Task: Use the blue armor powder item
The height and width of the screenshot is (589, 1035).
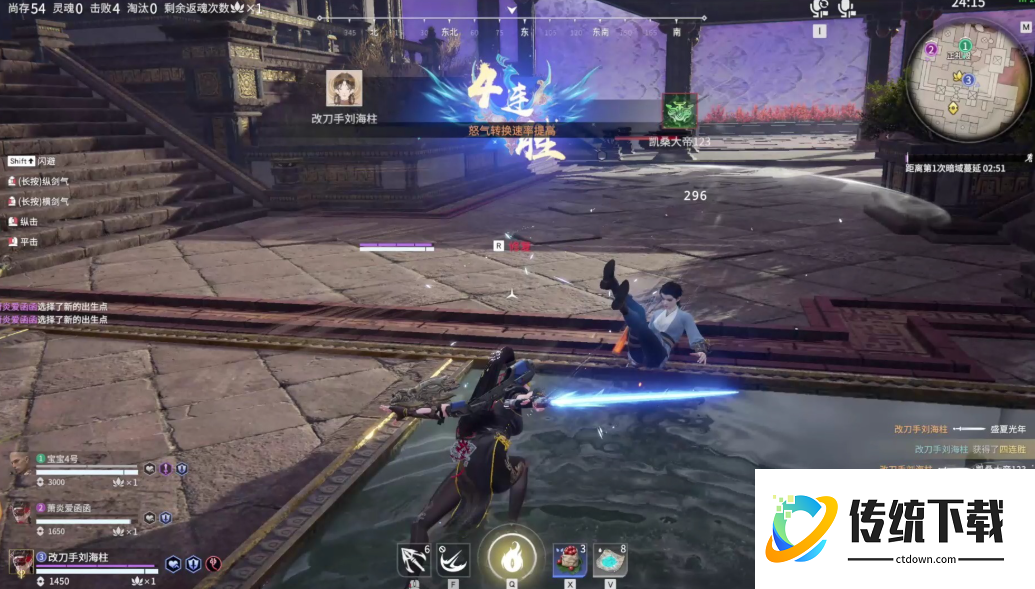Action: 610,560
